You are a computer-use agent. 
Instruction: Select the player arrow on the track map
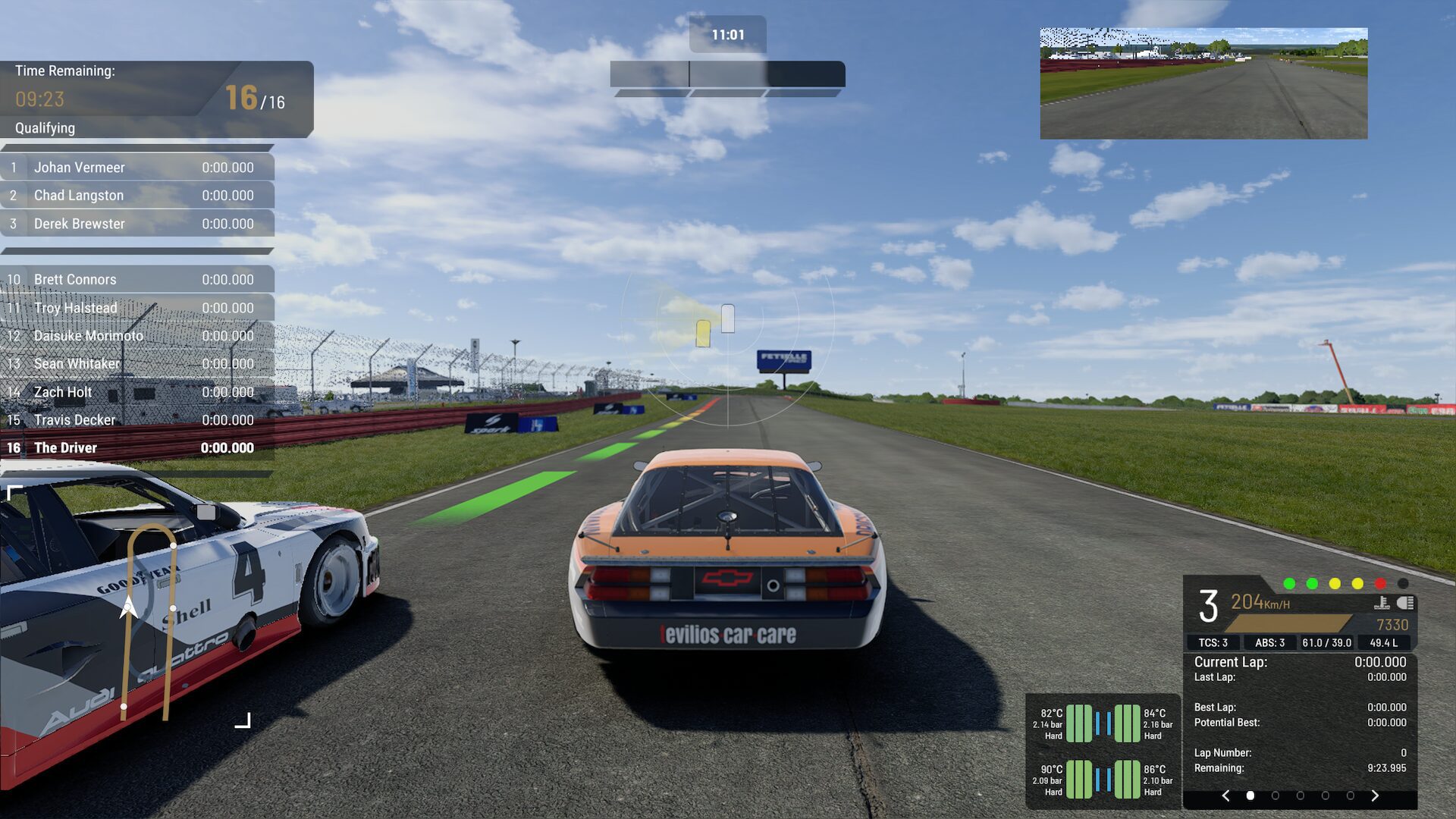point(127,607)
